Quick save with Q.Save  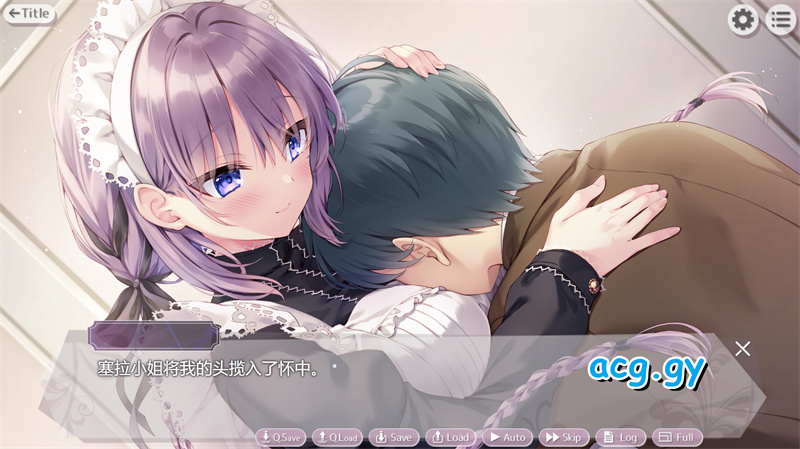coord(280,437)
